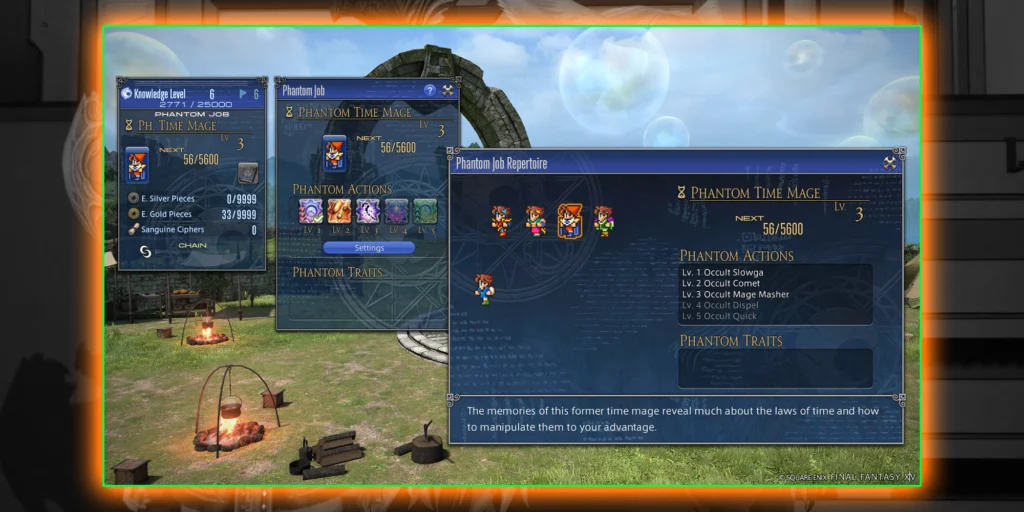Select the Lv 2 Occult Comet action icon
This screenshot has height=512, width=1024.
point(339,211)
